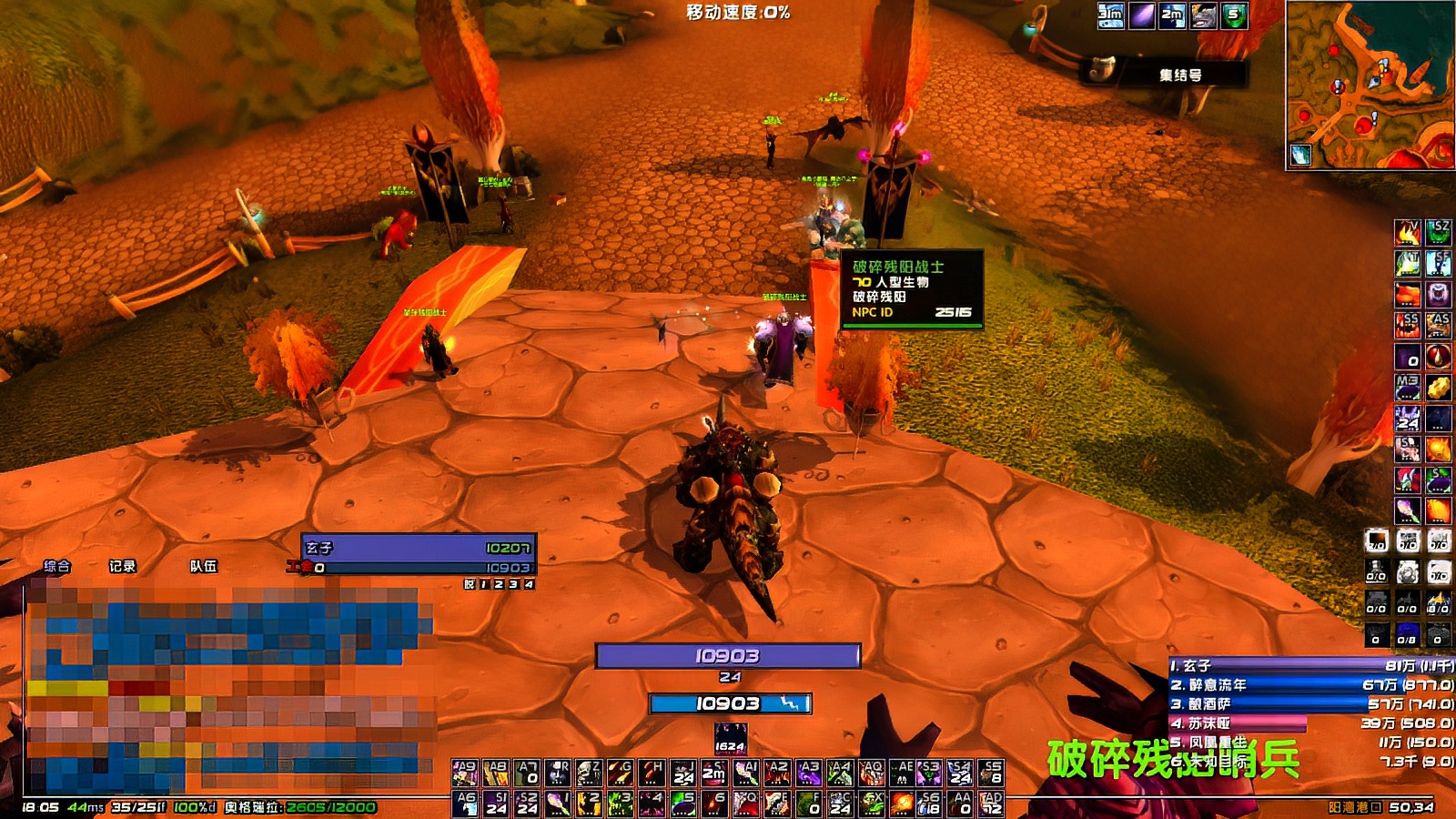Activate the slot keybound to G
Screen dimensions: 1456x819
click(x=620, y=773)
